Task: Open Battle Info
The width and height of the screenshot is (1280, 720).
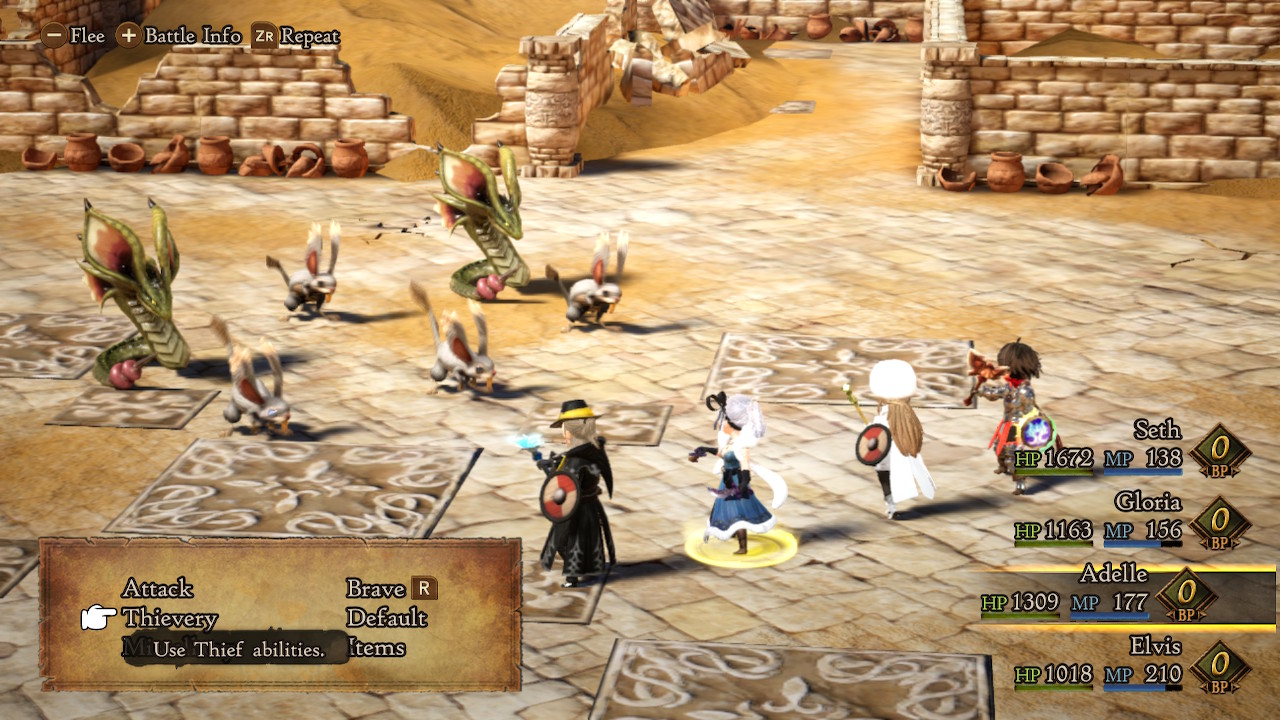Action: coord(180,36)
